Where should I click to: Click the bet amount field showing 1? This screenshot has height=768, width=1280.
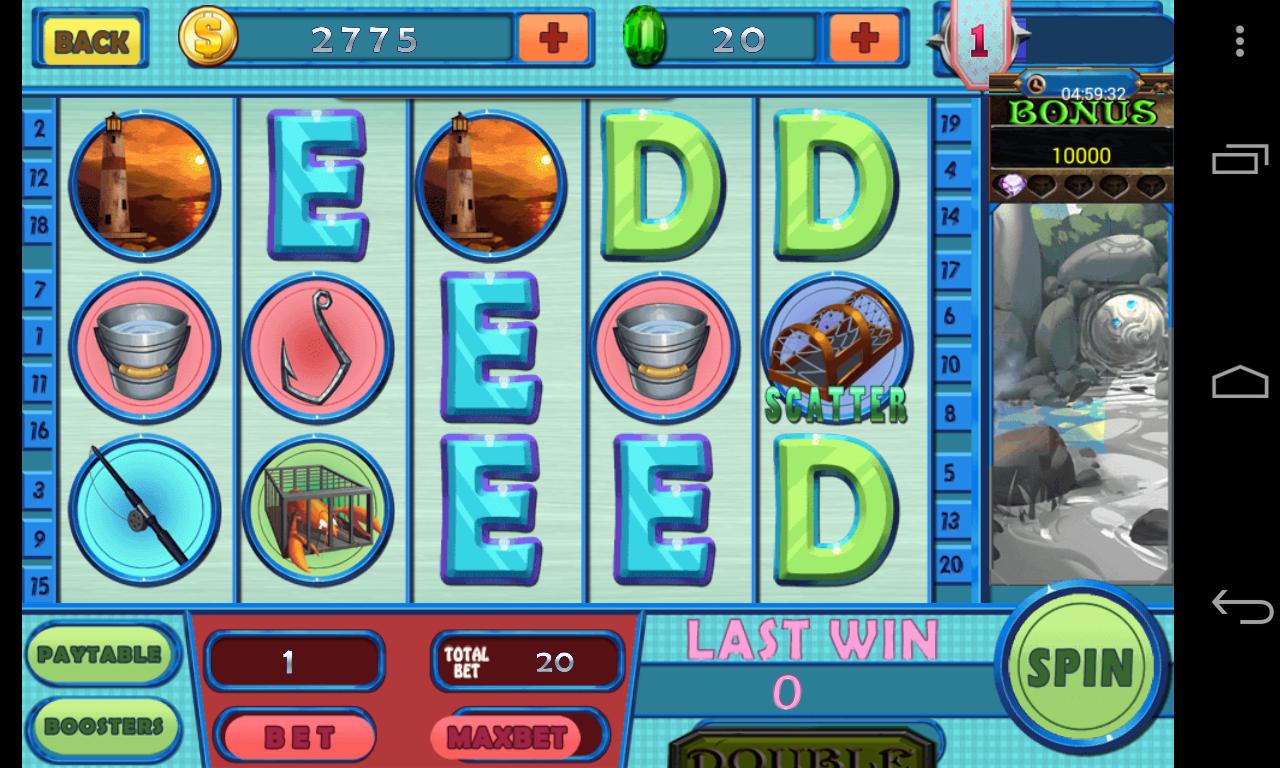pos(294,660)
